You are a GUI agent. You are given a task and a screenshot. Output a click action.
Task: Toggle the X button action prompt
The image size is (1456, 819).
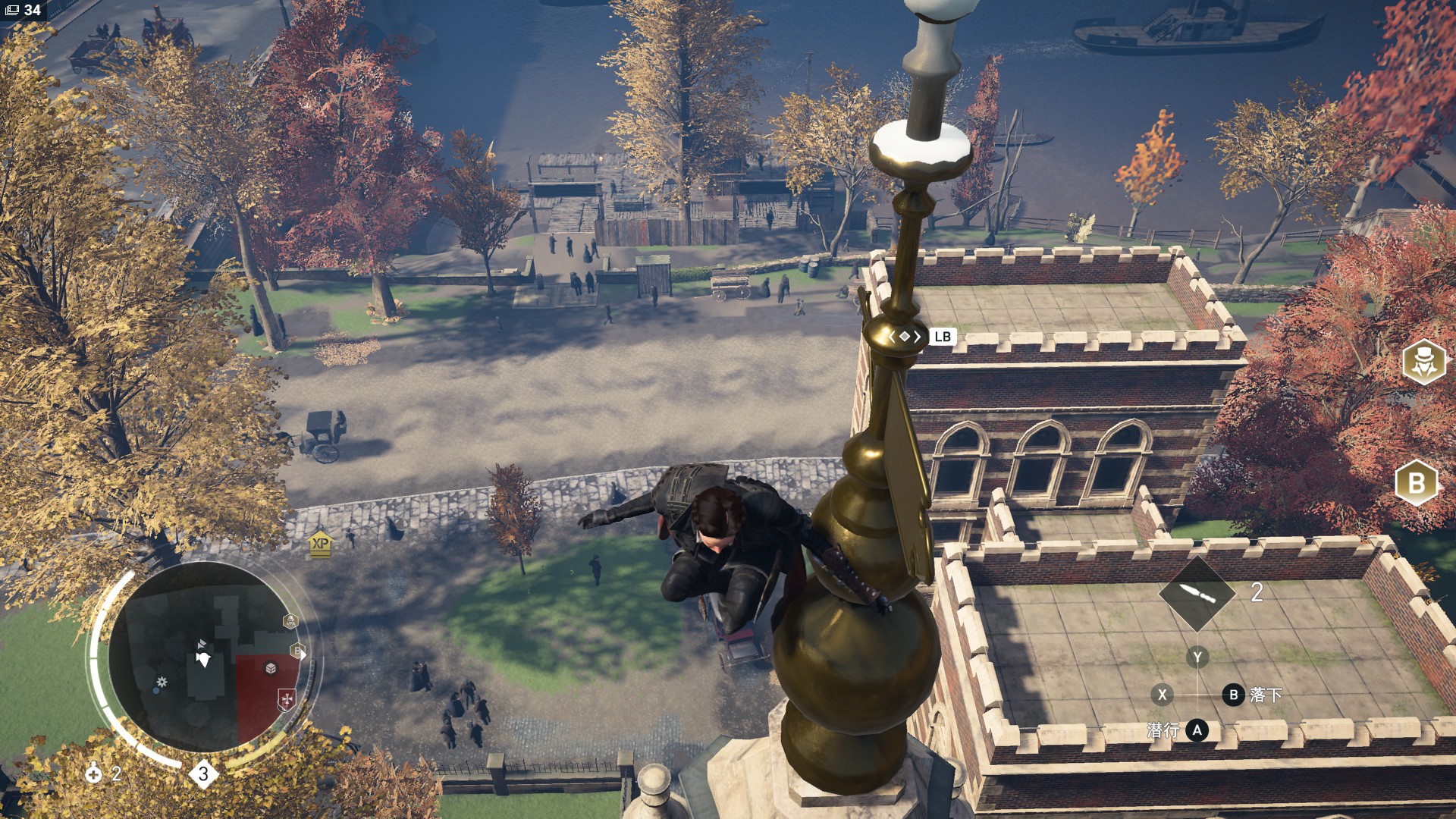click(x=1163, y=695)
